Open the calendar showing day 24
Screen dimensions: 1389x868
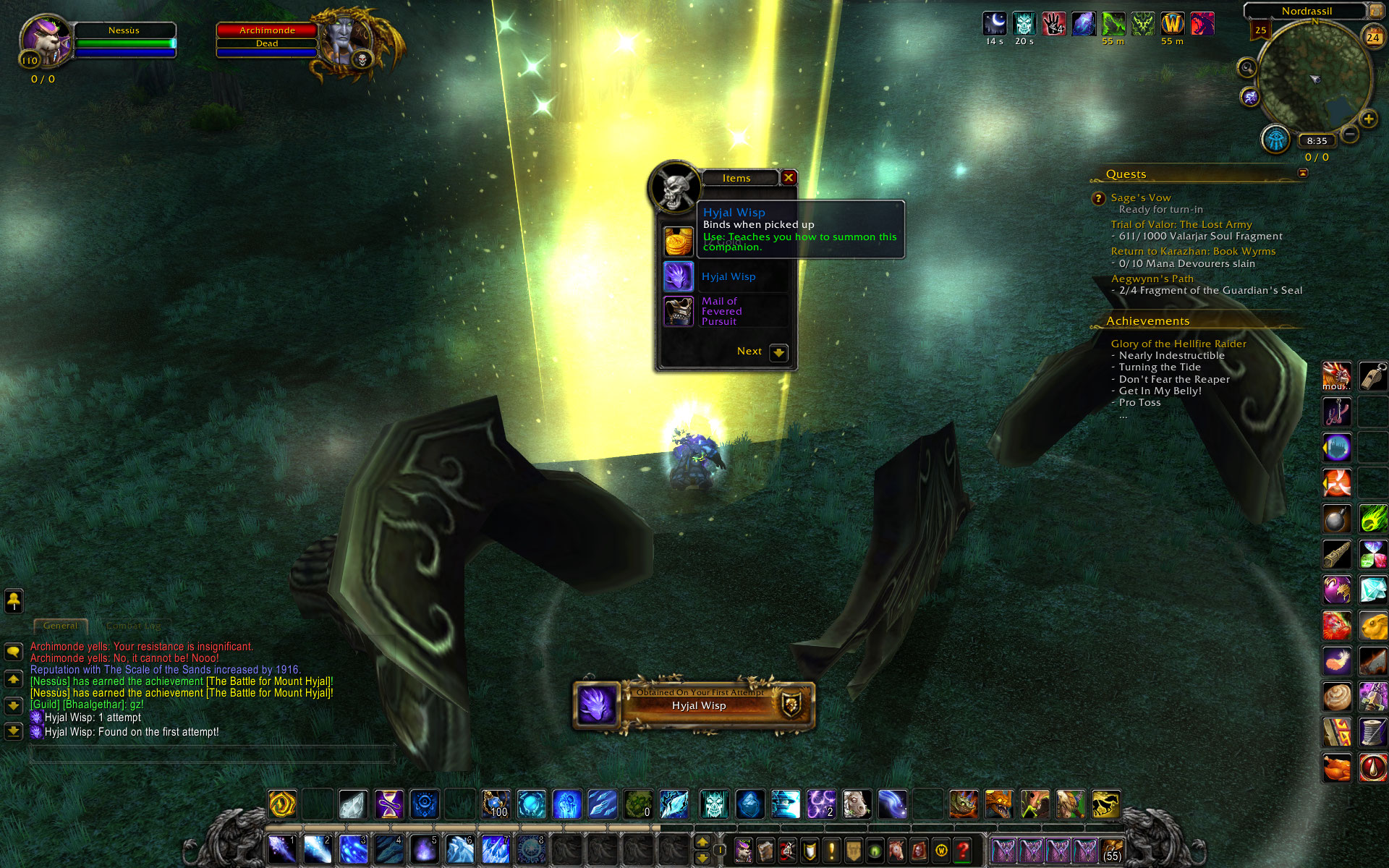[x=1372, y=37]
